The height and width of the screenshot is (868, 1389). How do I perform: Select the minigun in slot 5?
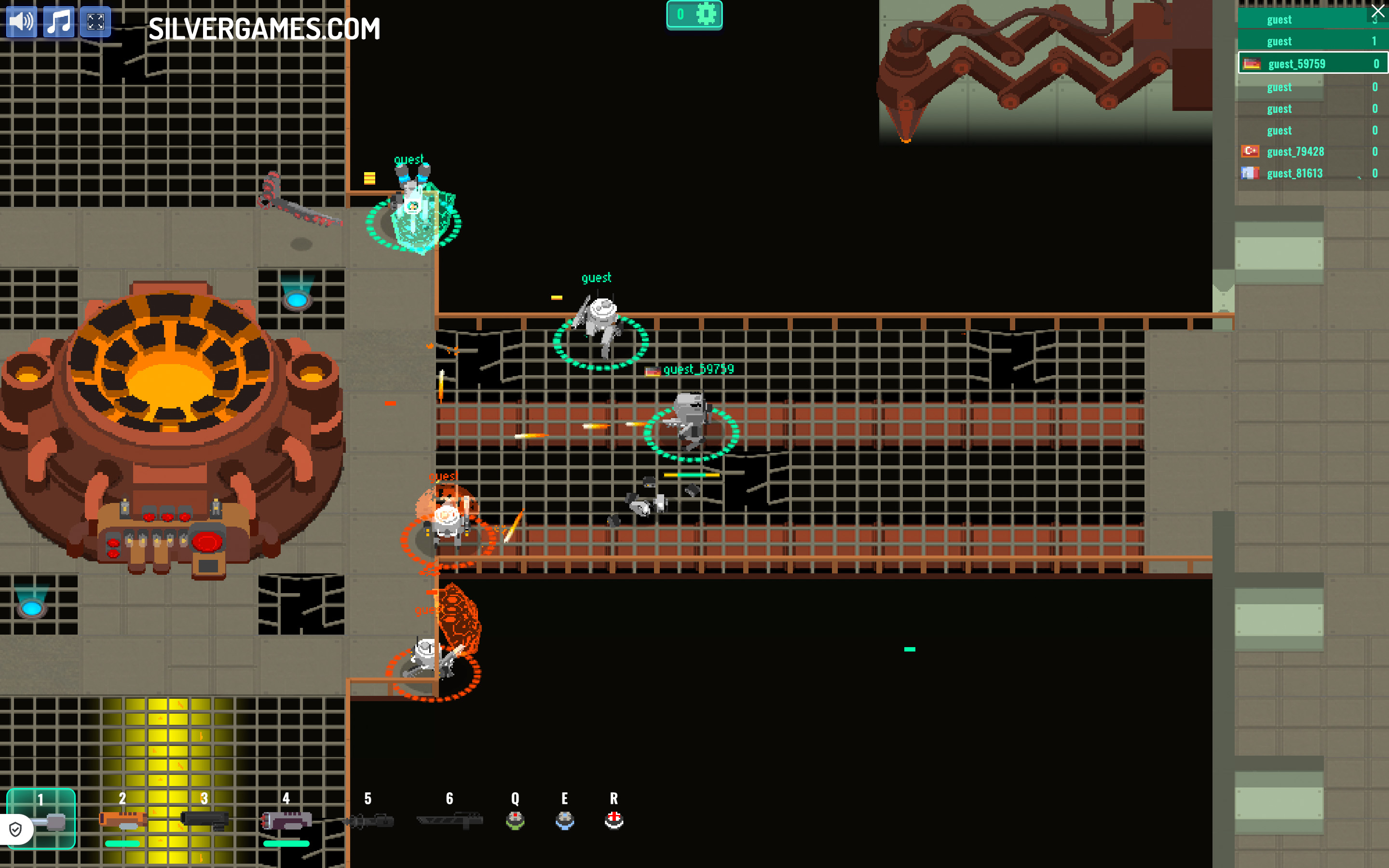368,820
